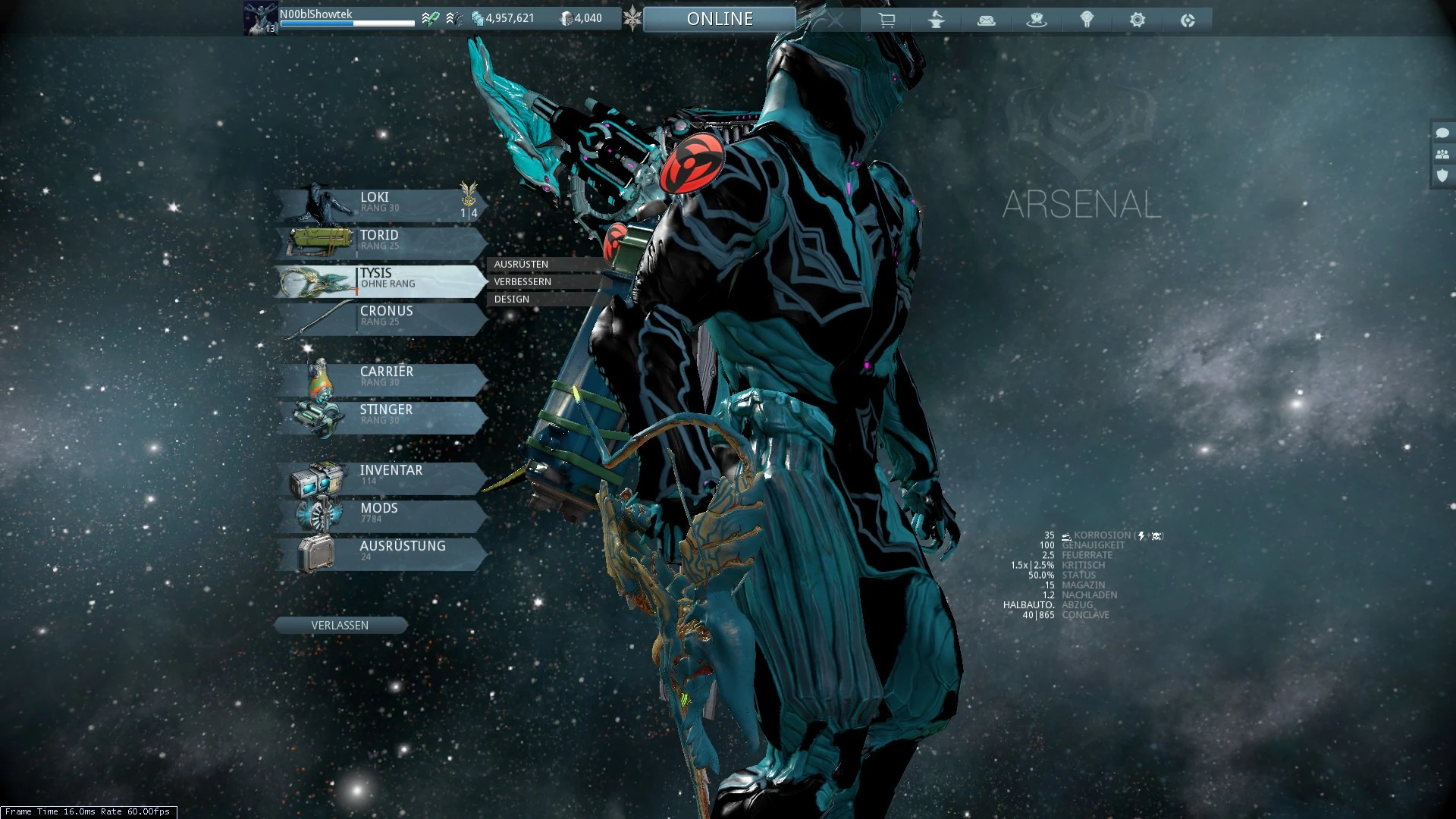Click the reticle icon at the toolbar's right end
The image size is (1456, 819).
pos(1188,20)
